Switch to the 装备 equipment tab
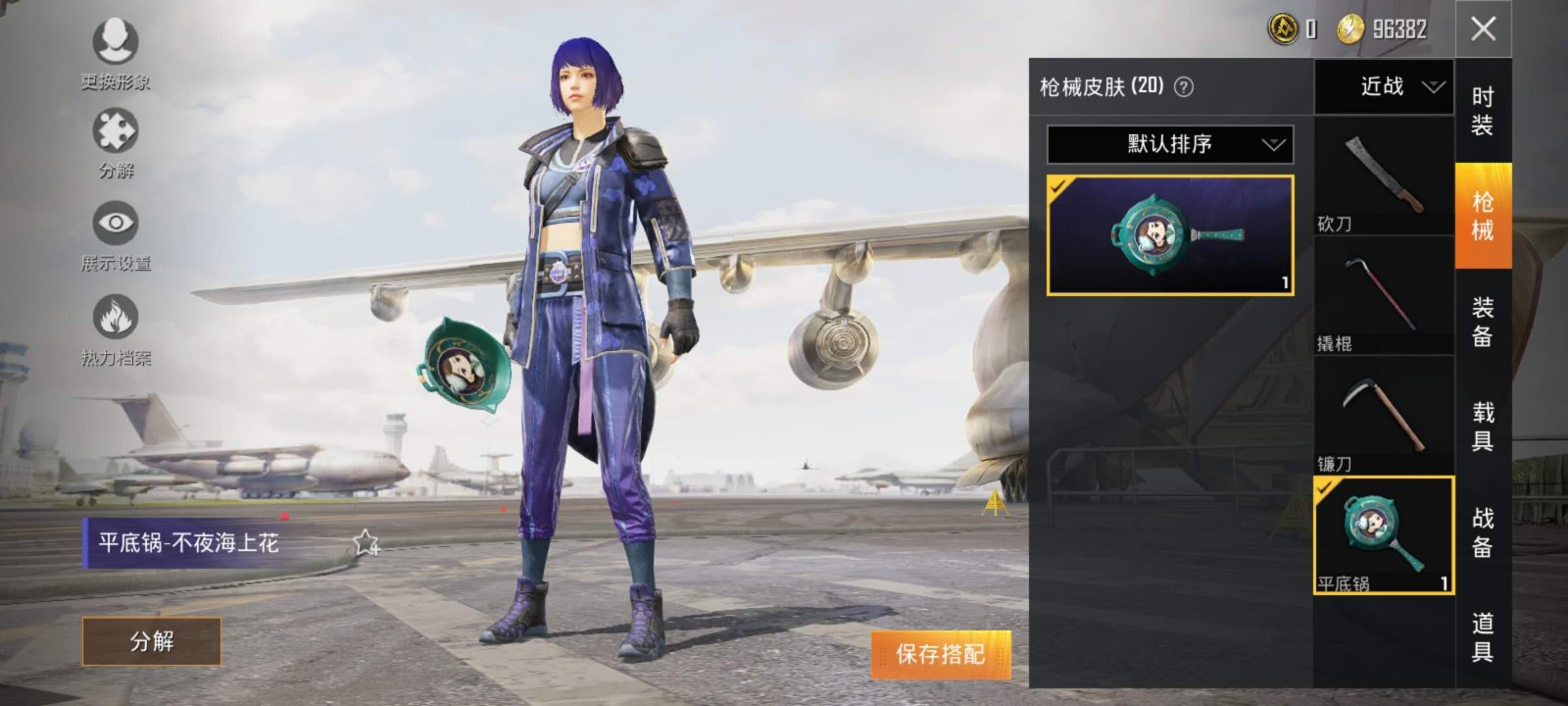The height and width of the screenshot is (706, 1568). (x=1483, y=322)
